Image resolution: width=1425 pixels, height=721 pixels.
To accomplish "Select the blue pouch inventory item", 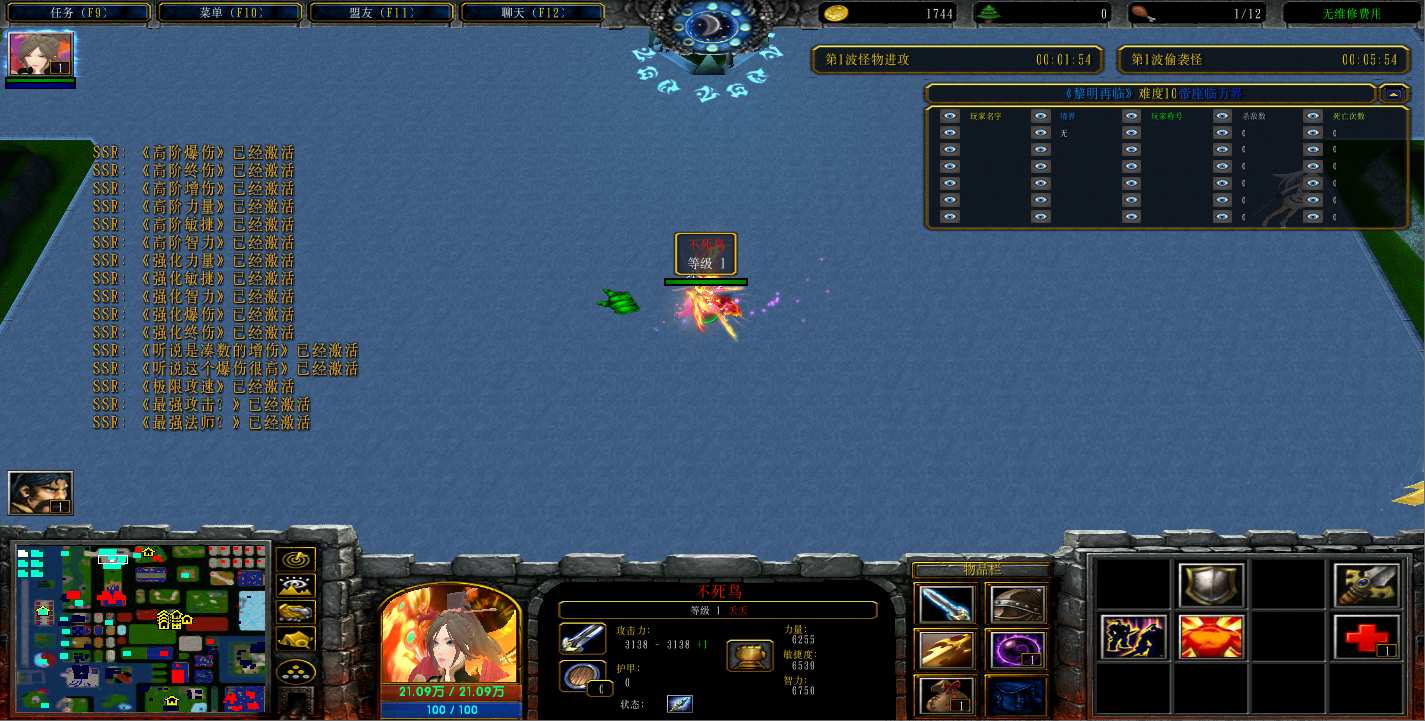I will pos(1016,694).
